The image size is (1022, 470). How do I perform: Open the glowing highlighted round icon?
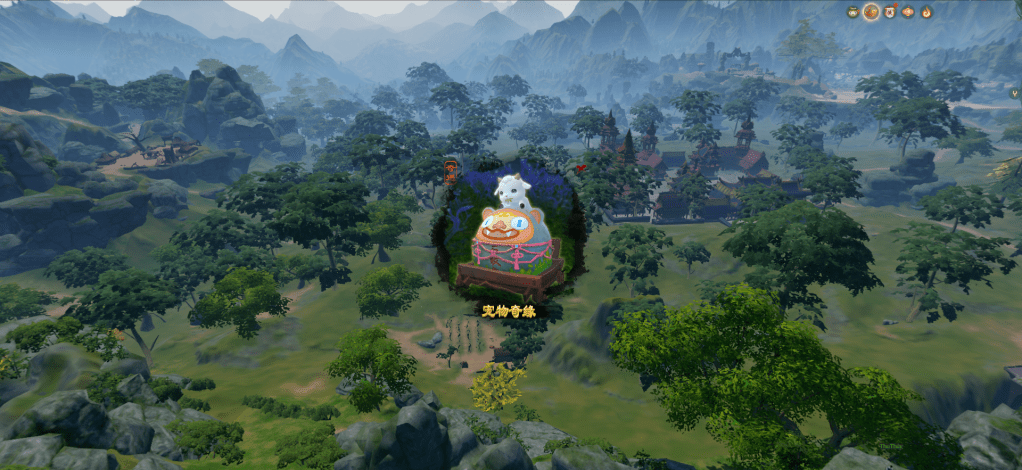click(x=871, y=12)
